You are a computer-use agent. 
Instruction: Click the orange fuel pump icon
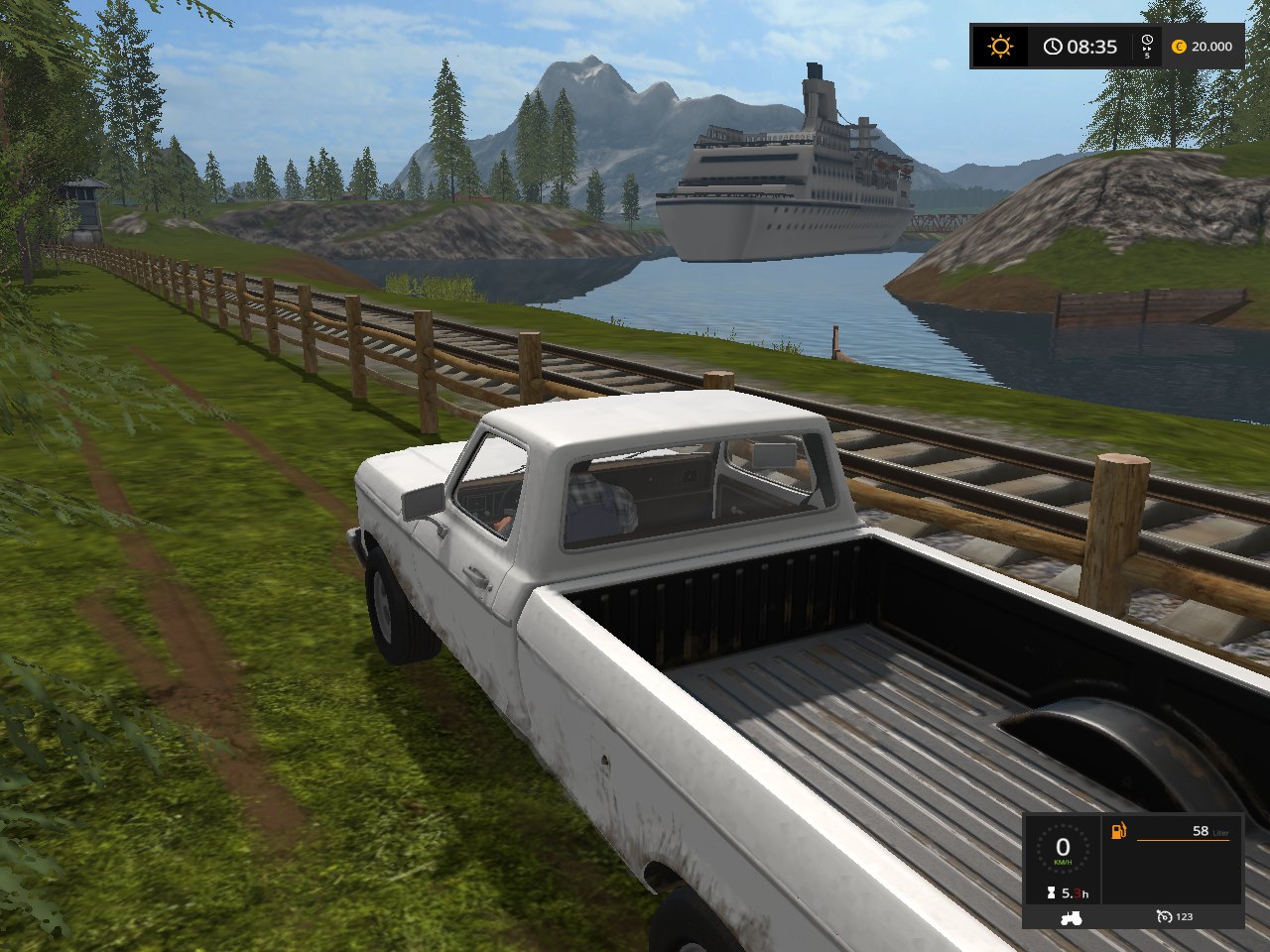(1119, 831)
